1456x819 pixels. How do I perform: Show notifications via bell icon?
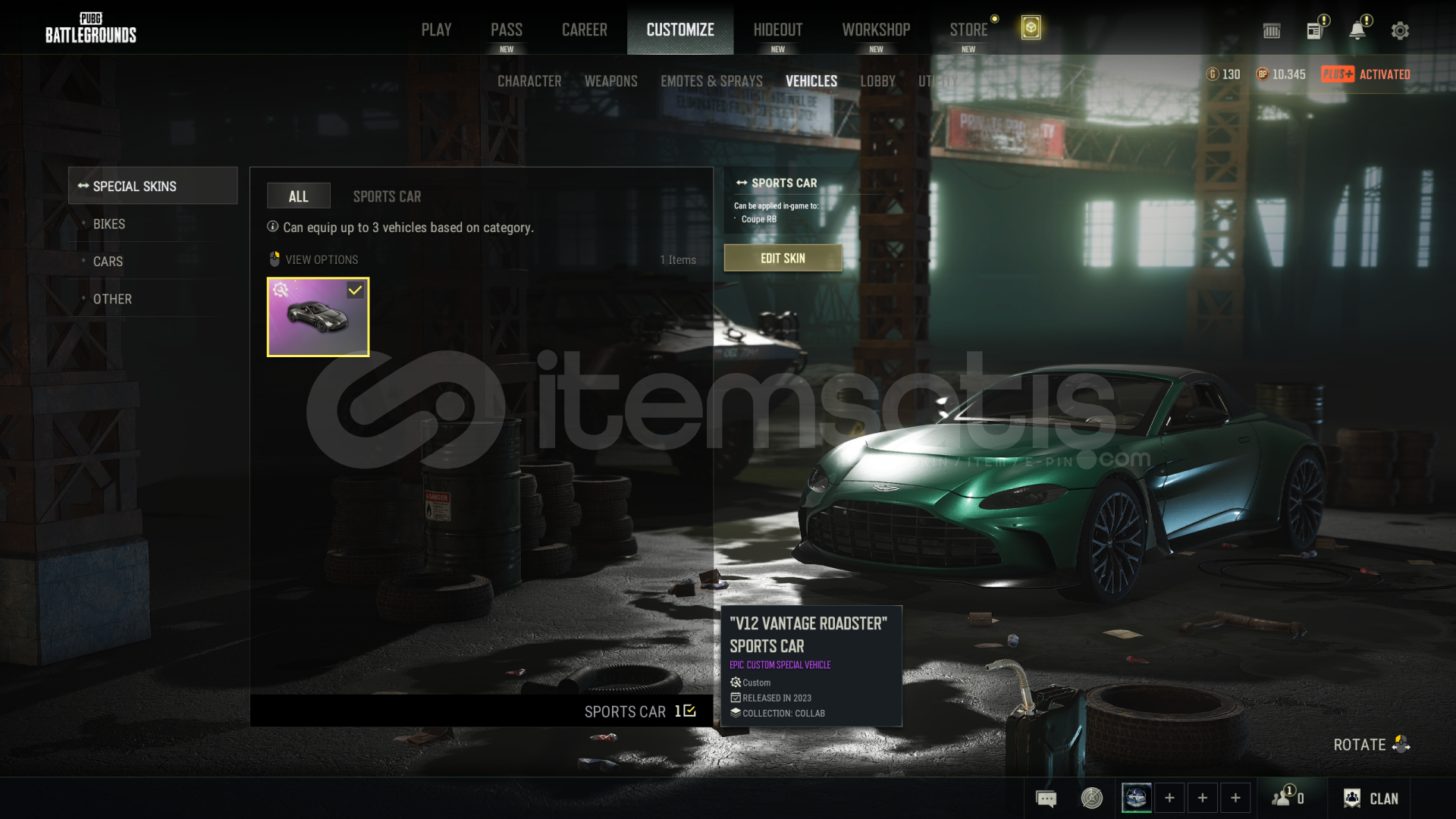coord(1357,30)
